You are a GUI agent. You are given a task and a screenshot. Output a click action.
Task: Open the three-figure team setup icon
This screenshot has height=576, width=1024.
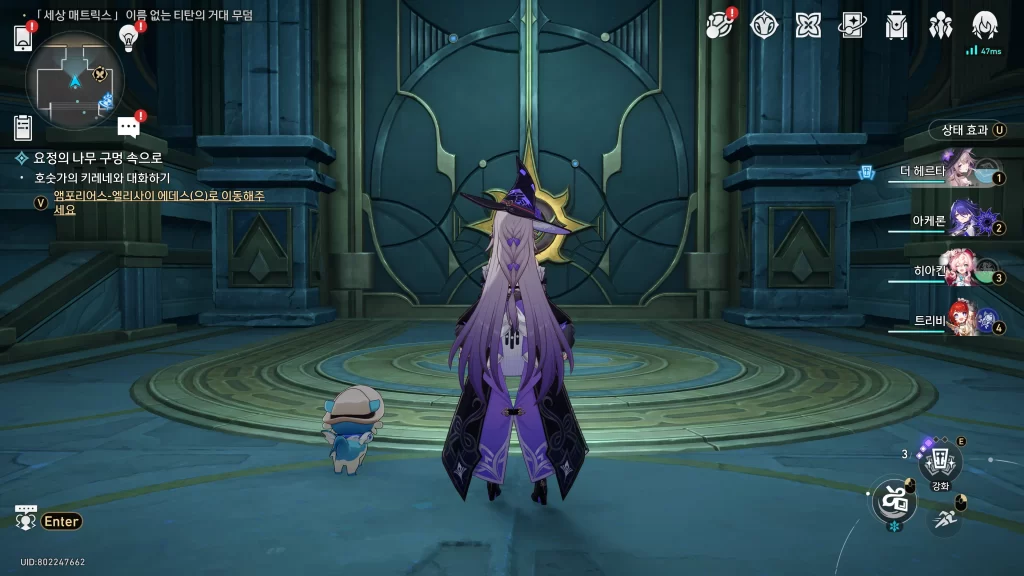tap(940, 25)
